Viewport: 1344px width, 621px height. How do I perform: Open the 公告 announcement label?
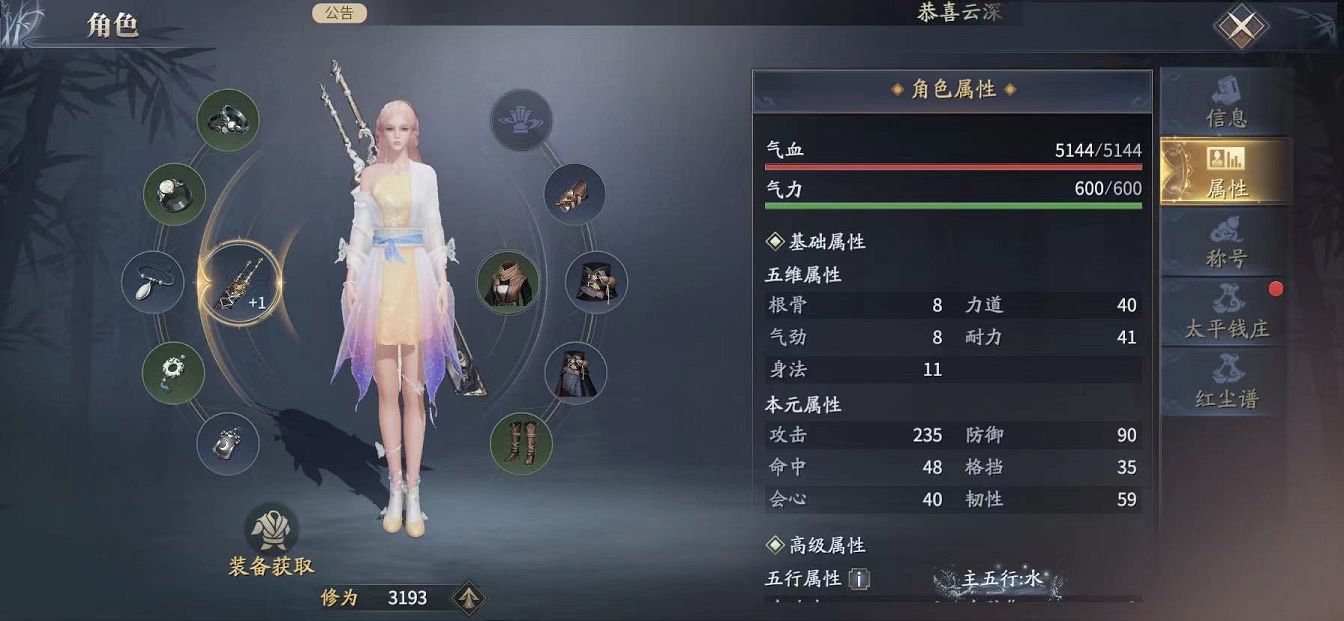339,13
